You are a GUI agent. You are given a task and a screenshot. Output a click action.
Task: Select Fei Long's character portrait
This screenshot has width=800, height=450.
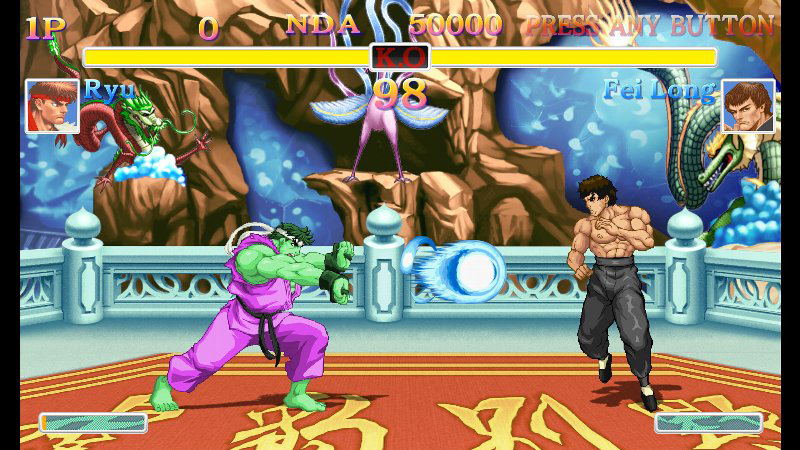748,106
